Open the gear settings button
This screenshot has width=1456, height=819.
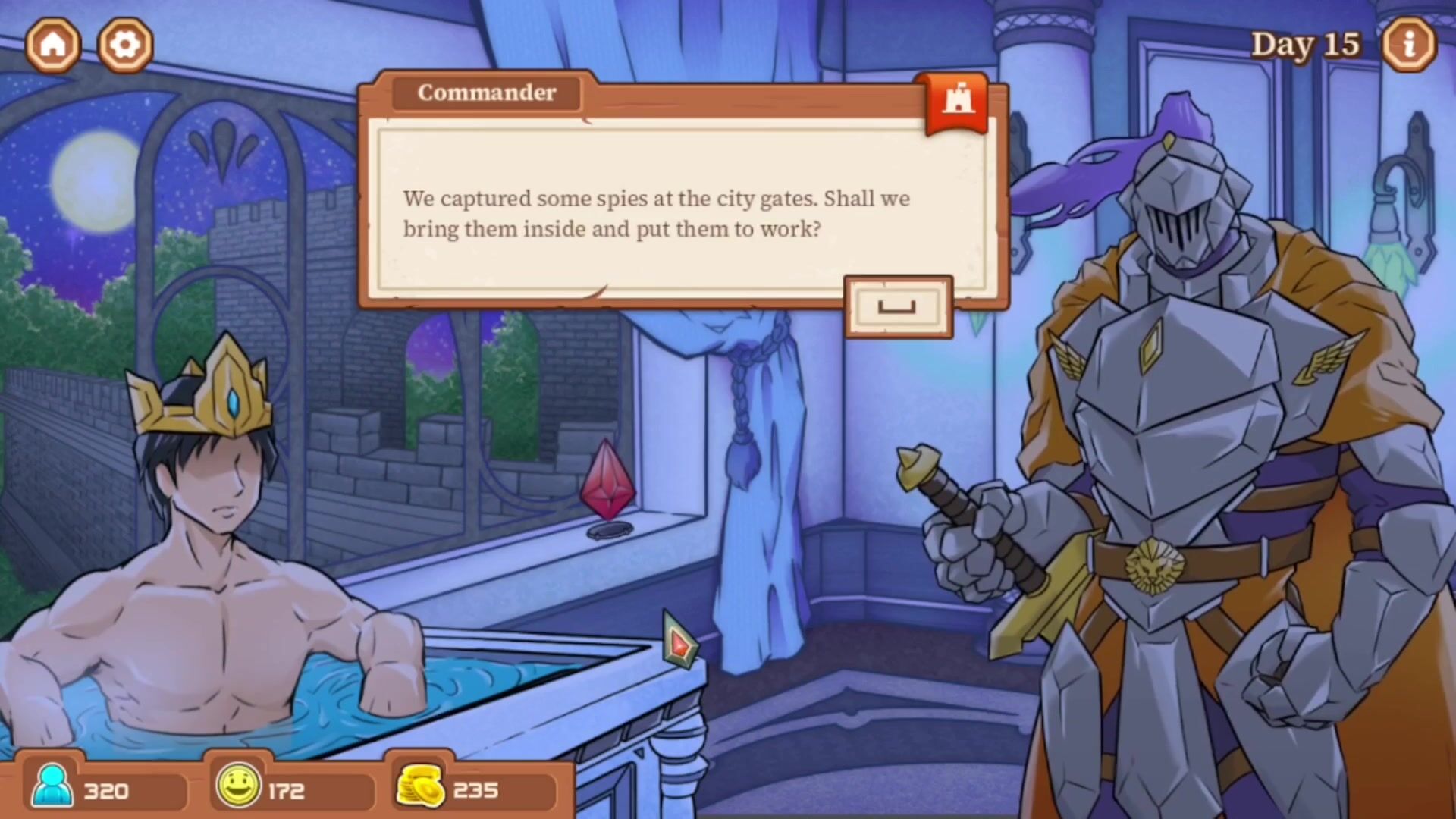(125, 45)
